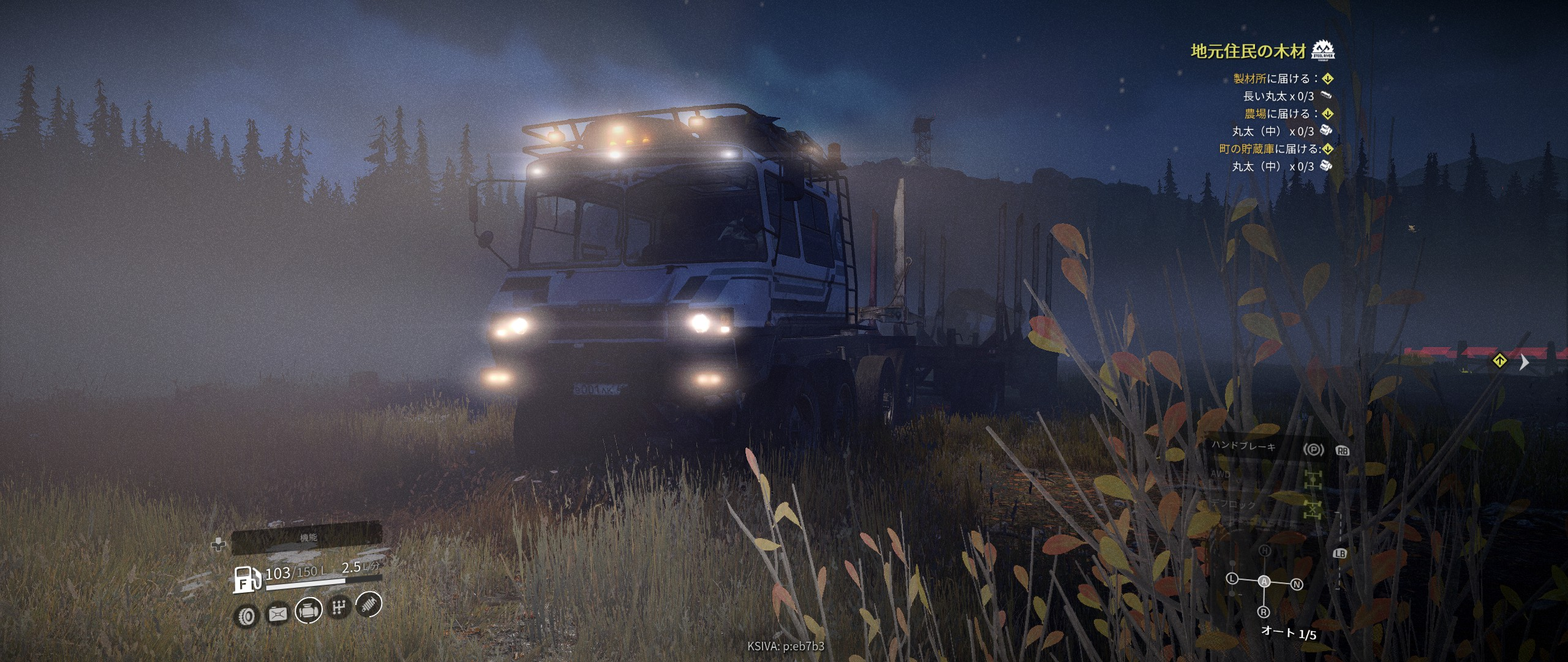Click the fuel tank damage icon

[x=277, y=613]
